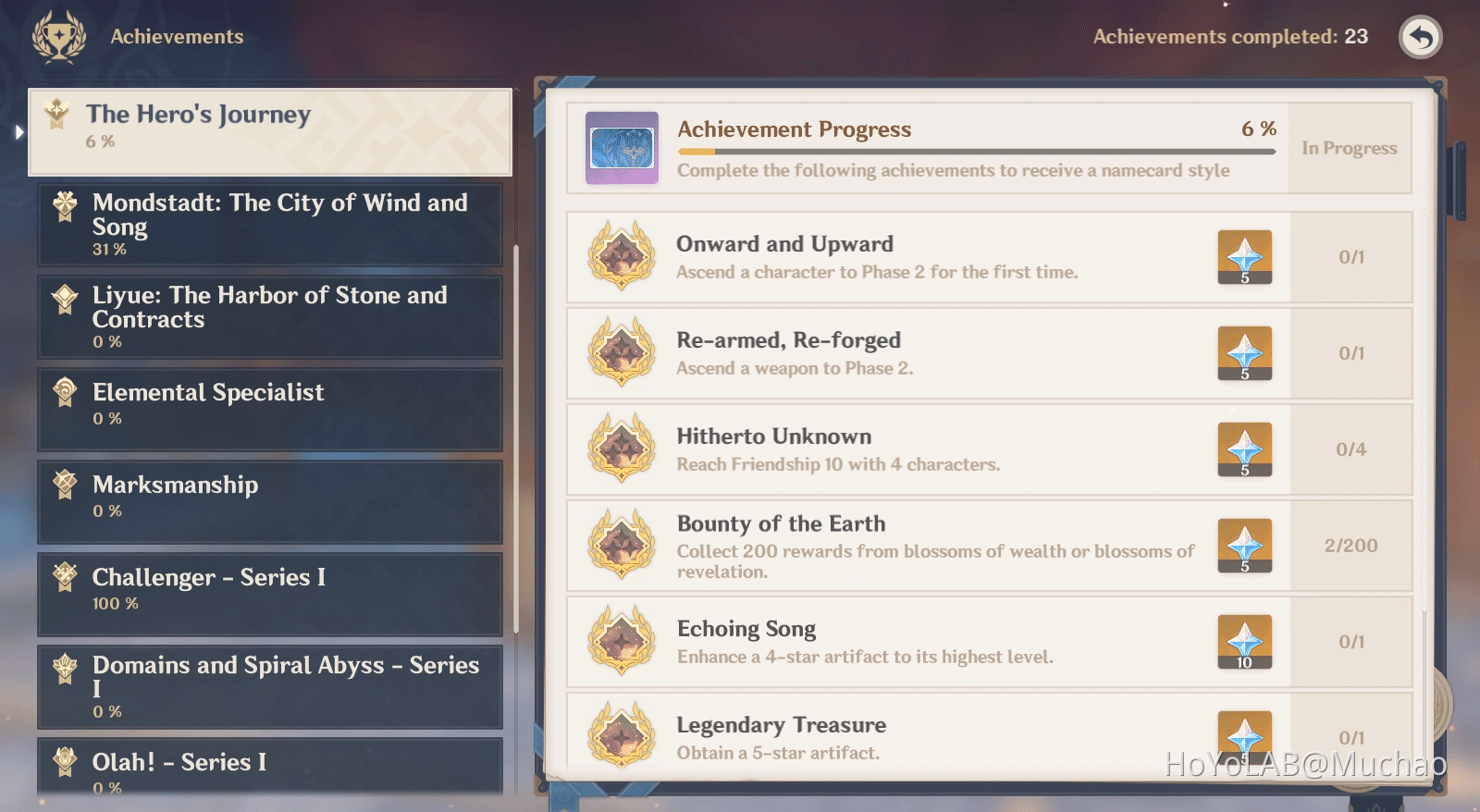Screen dimensions: 1480x812
Task: Open the Liyue: The Harbor category
Action: click(x=268, y=316)
